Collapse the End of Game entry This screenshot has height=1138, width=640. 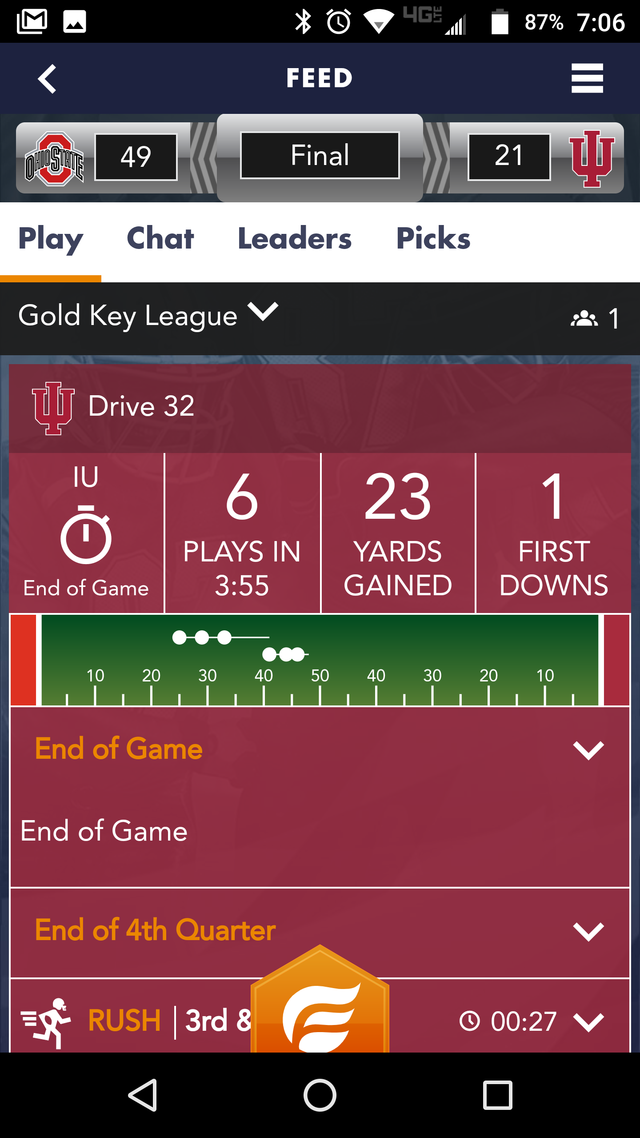(x=588, y=750)
